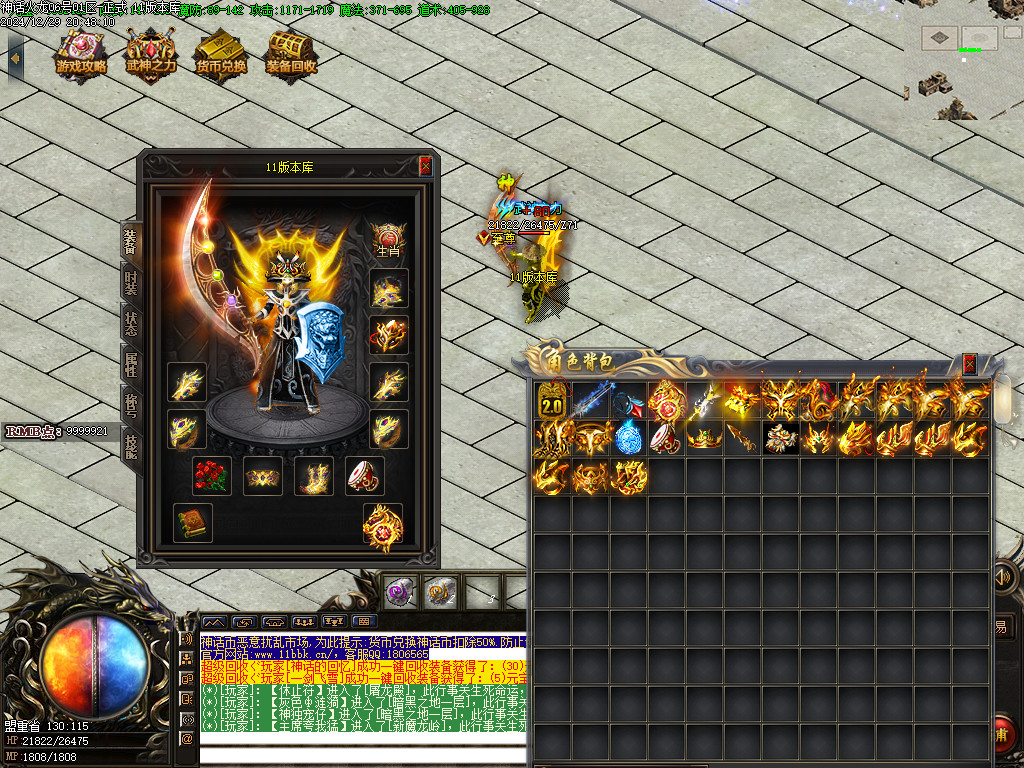Open the 货币兑换 currency exchange
Viewport: 1024px width, 768px height.
click(x=221, y=52)
